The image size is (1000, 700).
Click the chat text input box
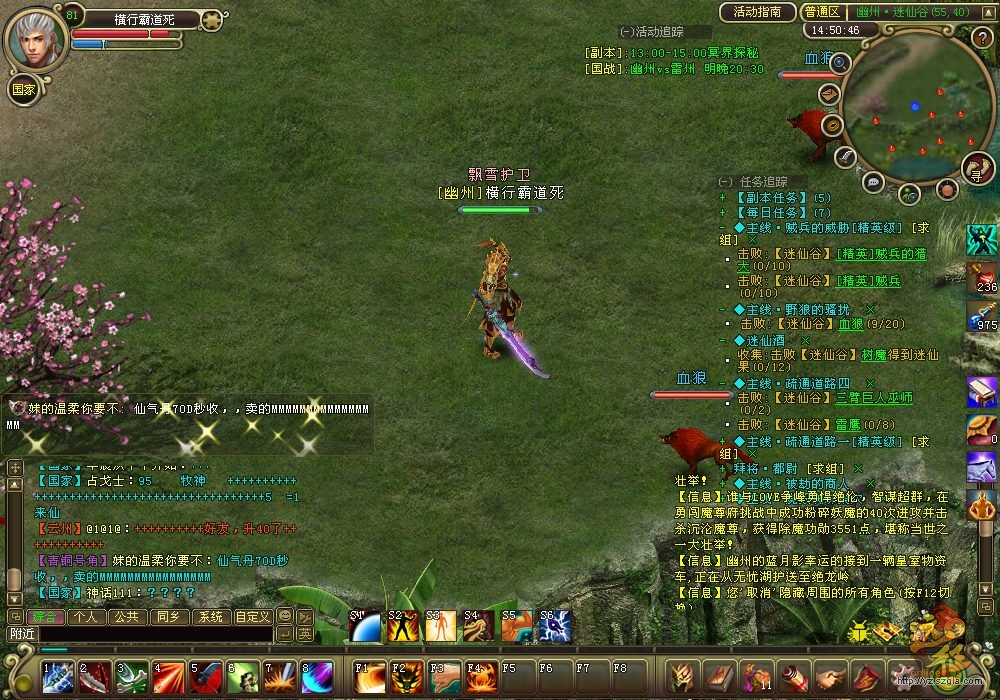(x=155, y=634)
